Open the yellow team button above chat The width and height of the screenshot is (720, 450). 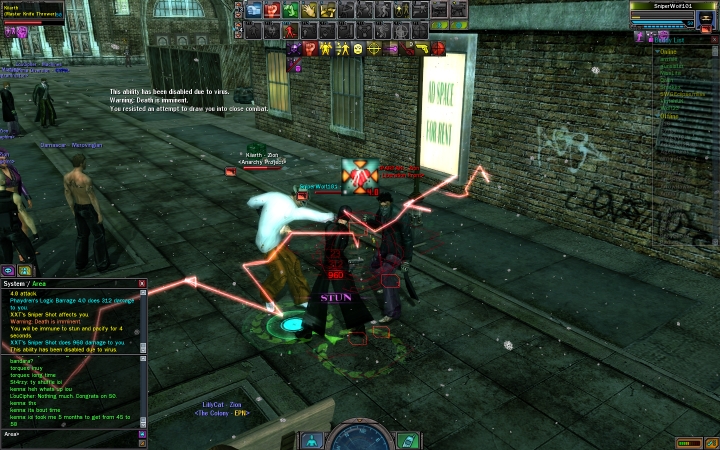pos(24,270)
